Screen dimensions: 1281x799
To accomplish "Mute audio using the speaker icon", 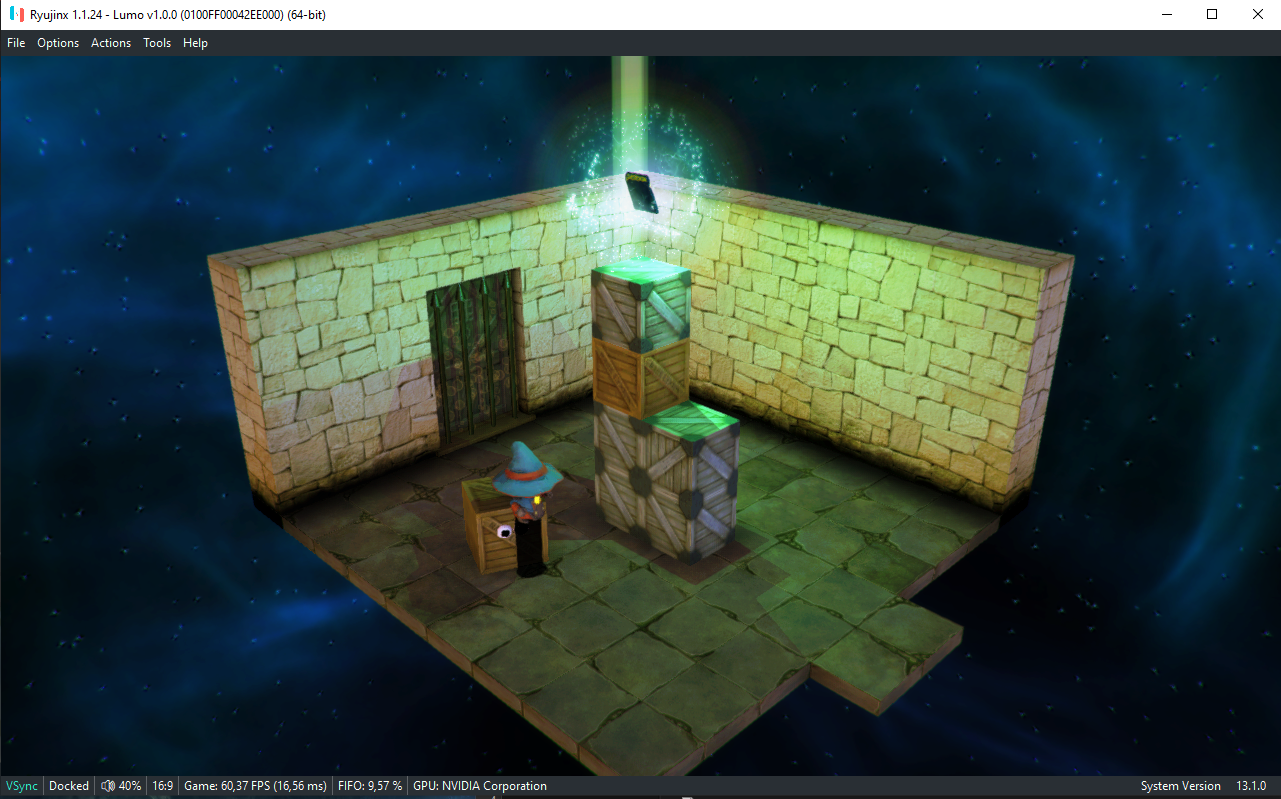I will coord(108,786).
